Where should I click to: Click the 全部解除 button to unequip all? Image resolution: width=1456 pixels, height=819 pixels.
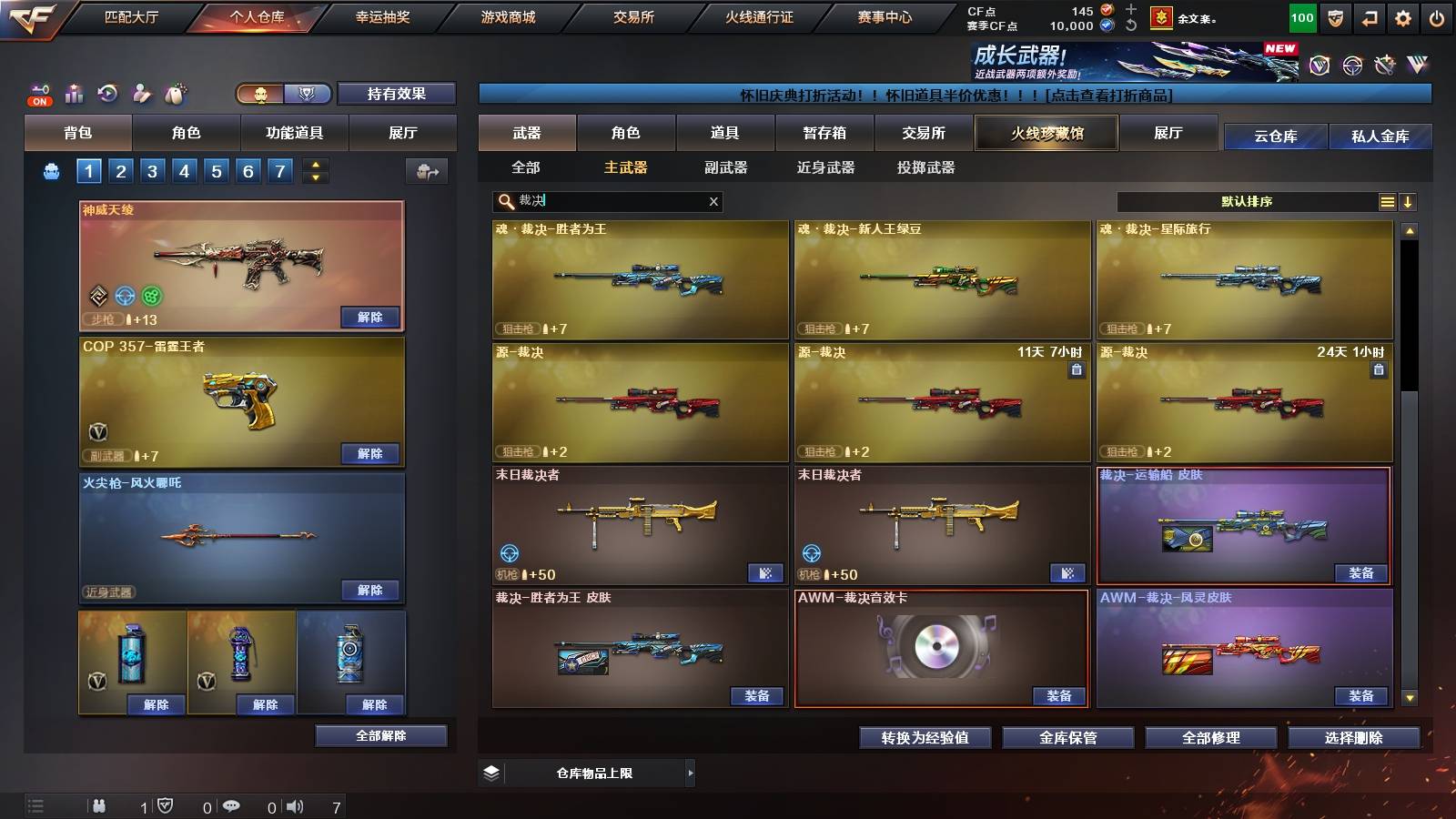pyautogui.click(x=380, y=735)
